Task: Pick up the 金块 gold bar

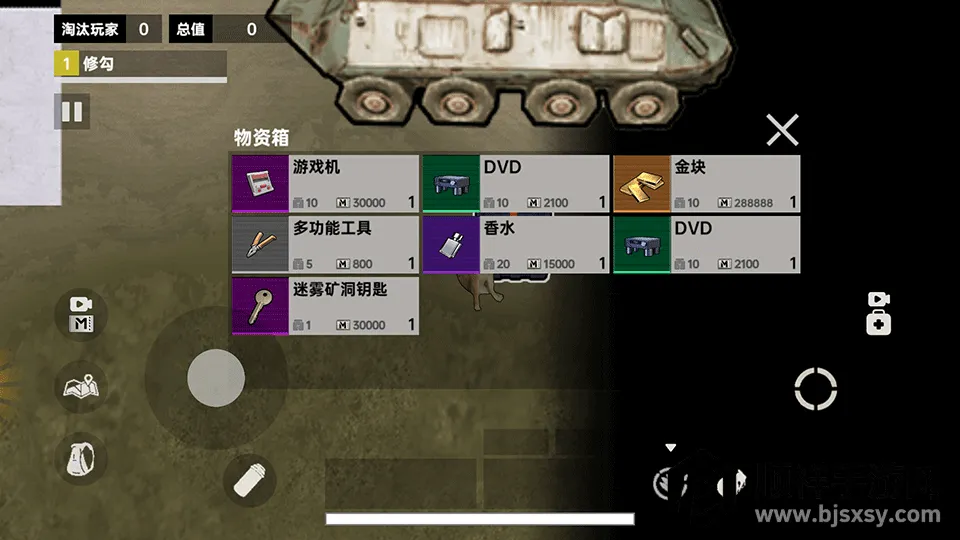Action: pyautogui.click(x=706, y=184)
